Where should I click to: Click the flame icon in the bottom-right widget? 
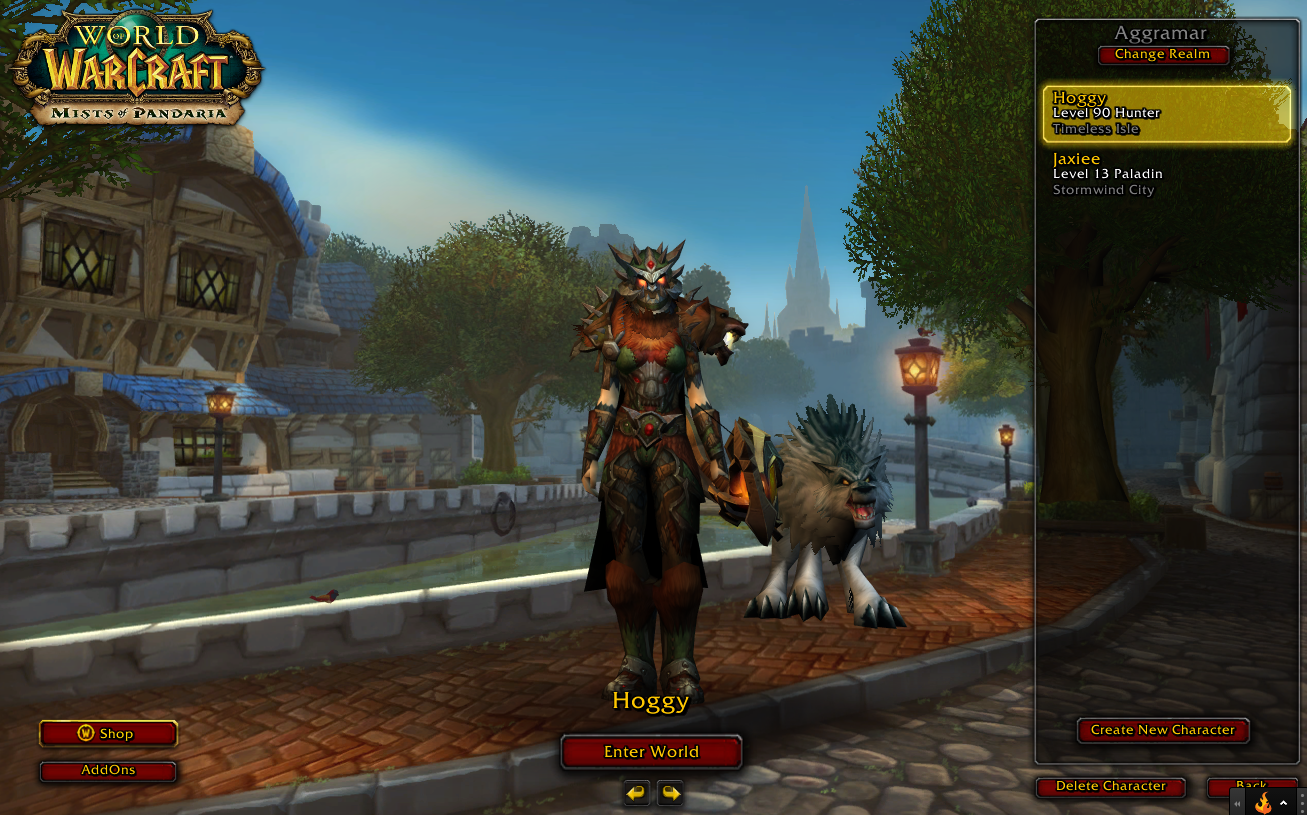pyautogui.click(x=1263, y=802)
